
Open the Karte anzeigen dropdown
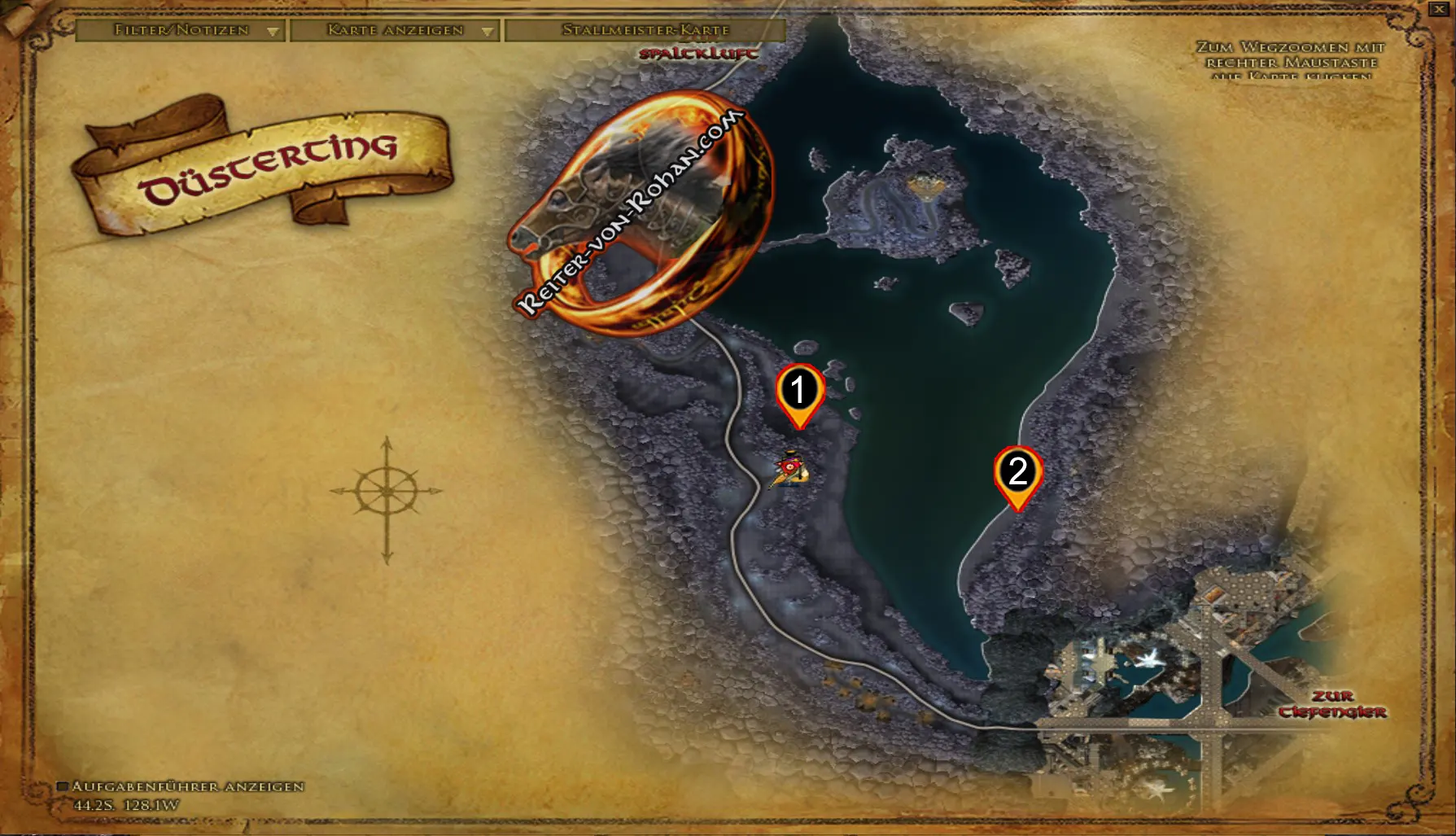coord(395,29)
